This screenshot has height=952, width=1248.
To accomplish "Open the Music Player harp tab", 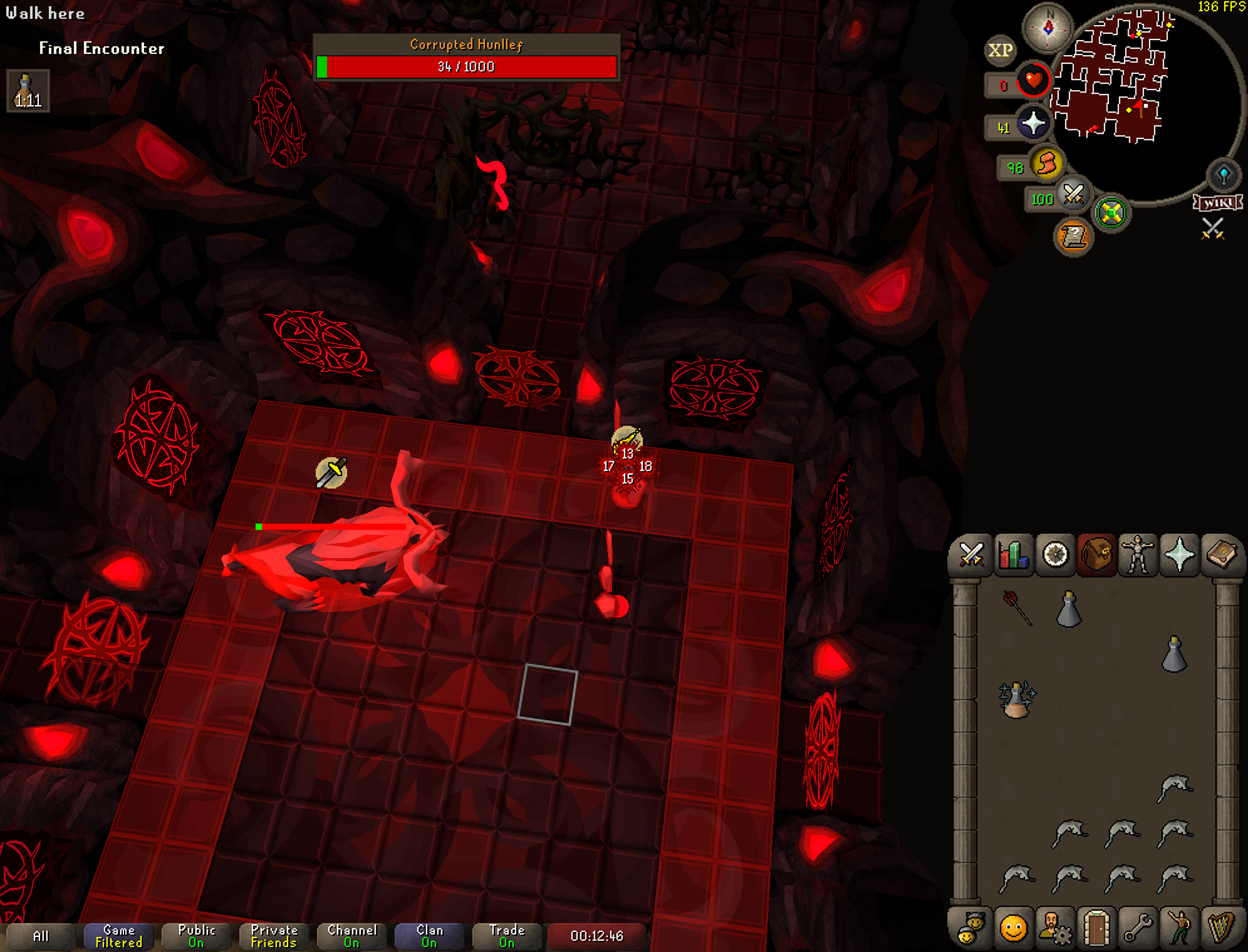I will (x=1221, y=928).
